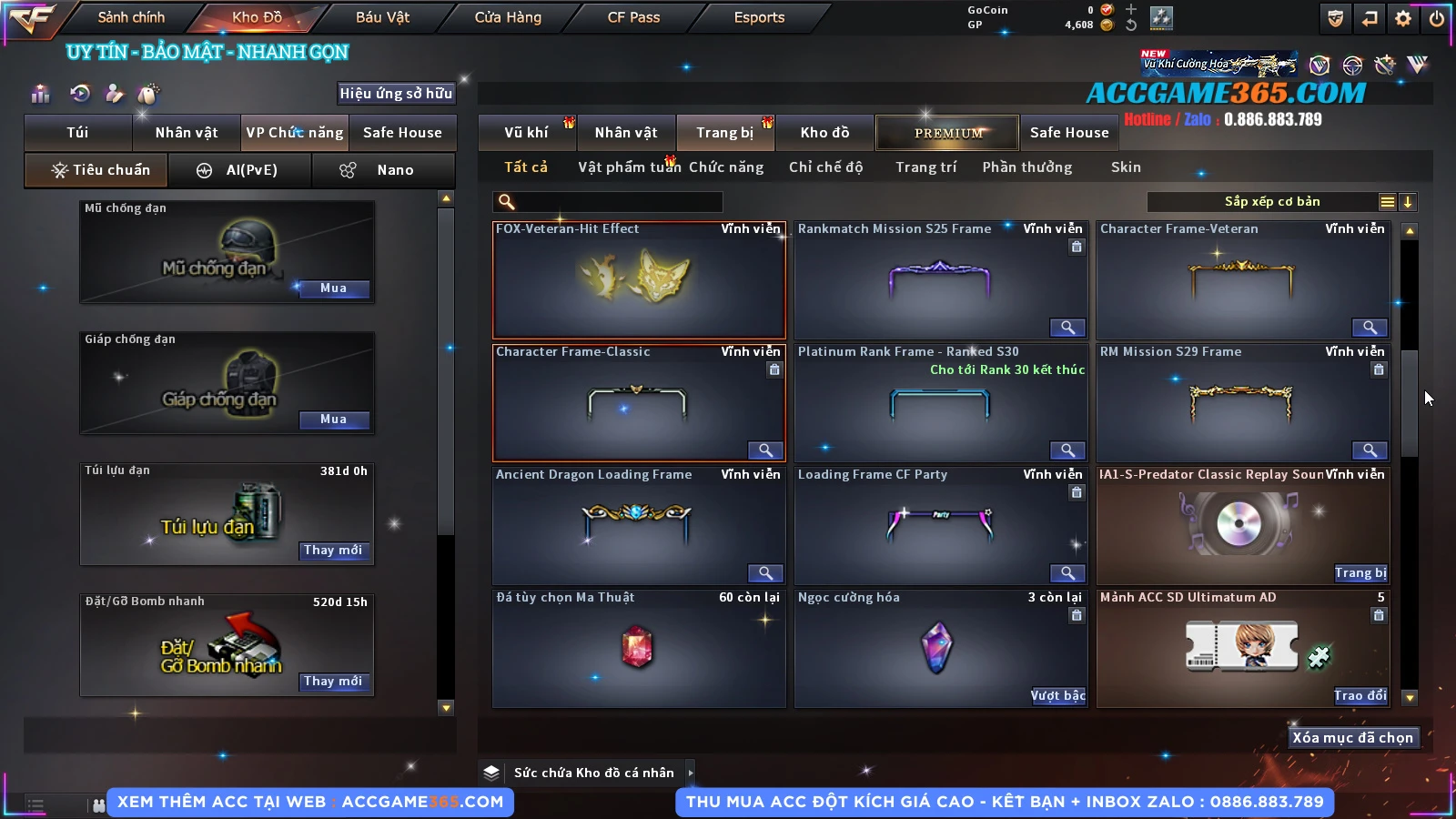This screenshot has height=819, width=1456.
Task: Filter items by Chức năng
Action: pos(726,167)
